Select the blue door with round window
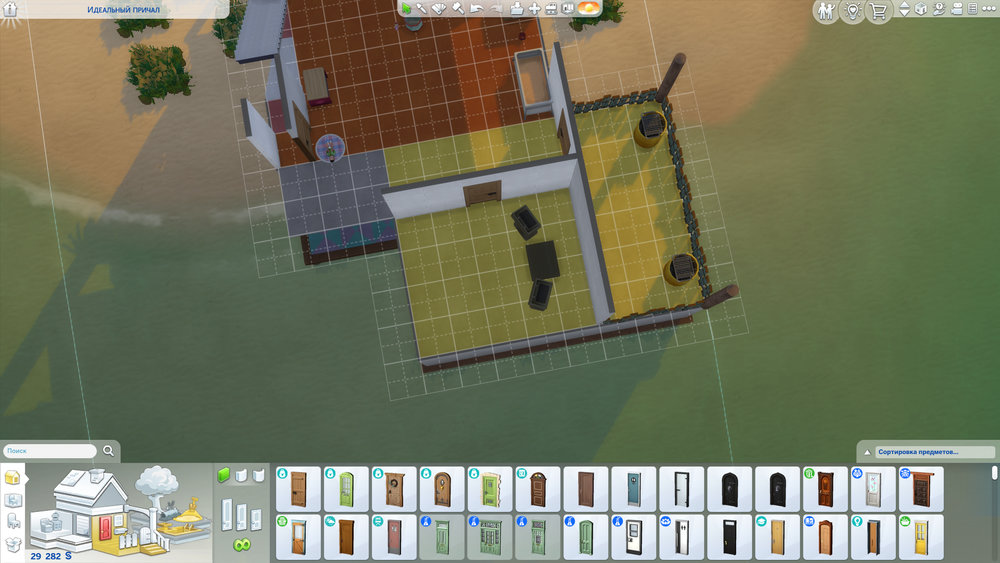The width and height of the screenshot is (1000, 563). pyautogui.click(x=633, y=489)
